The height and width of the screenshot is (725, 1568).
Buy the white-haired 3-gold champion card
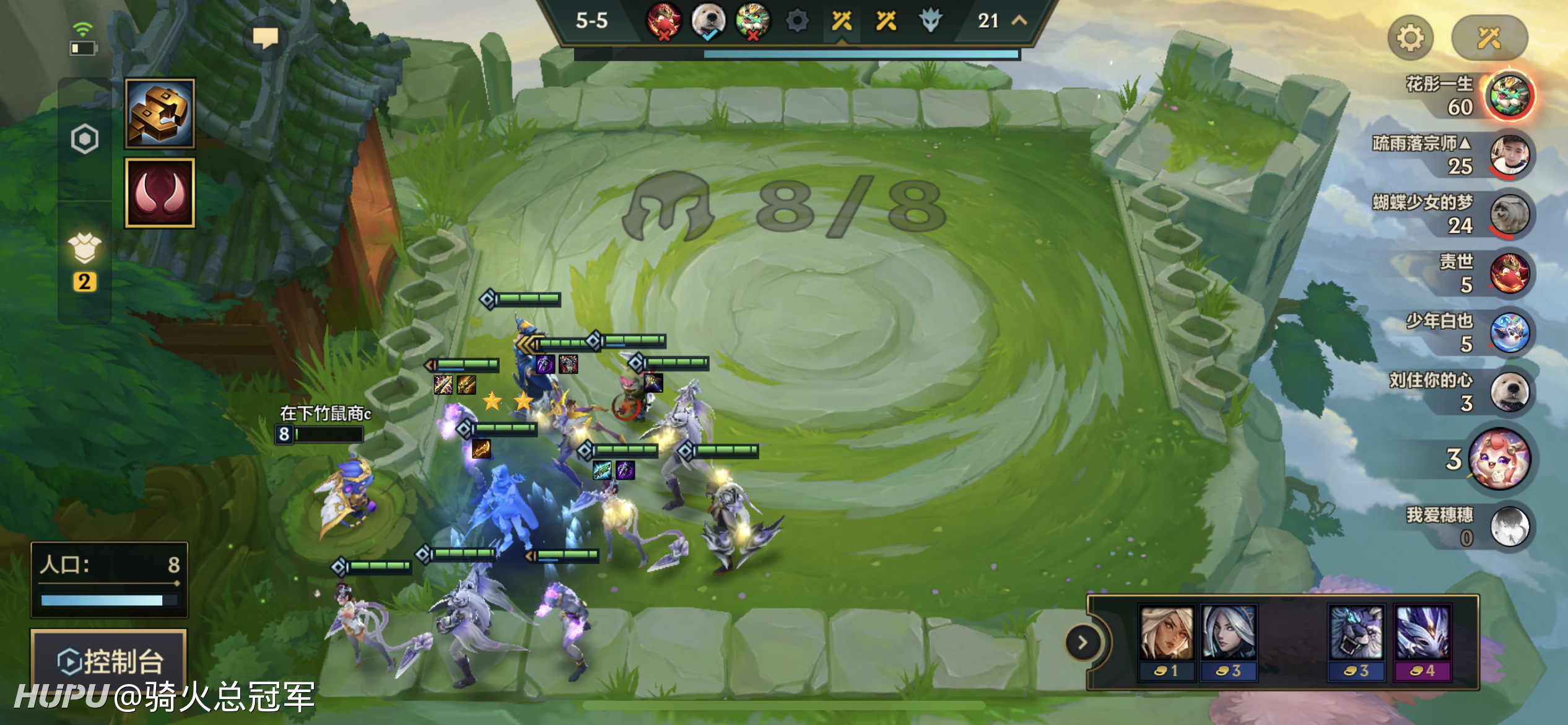[1229, 643]
